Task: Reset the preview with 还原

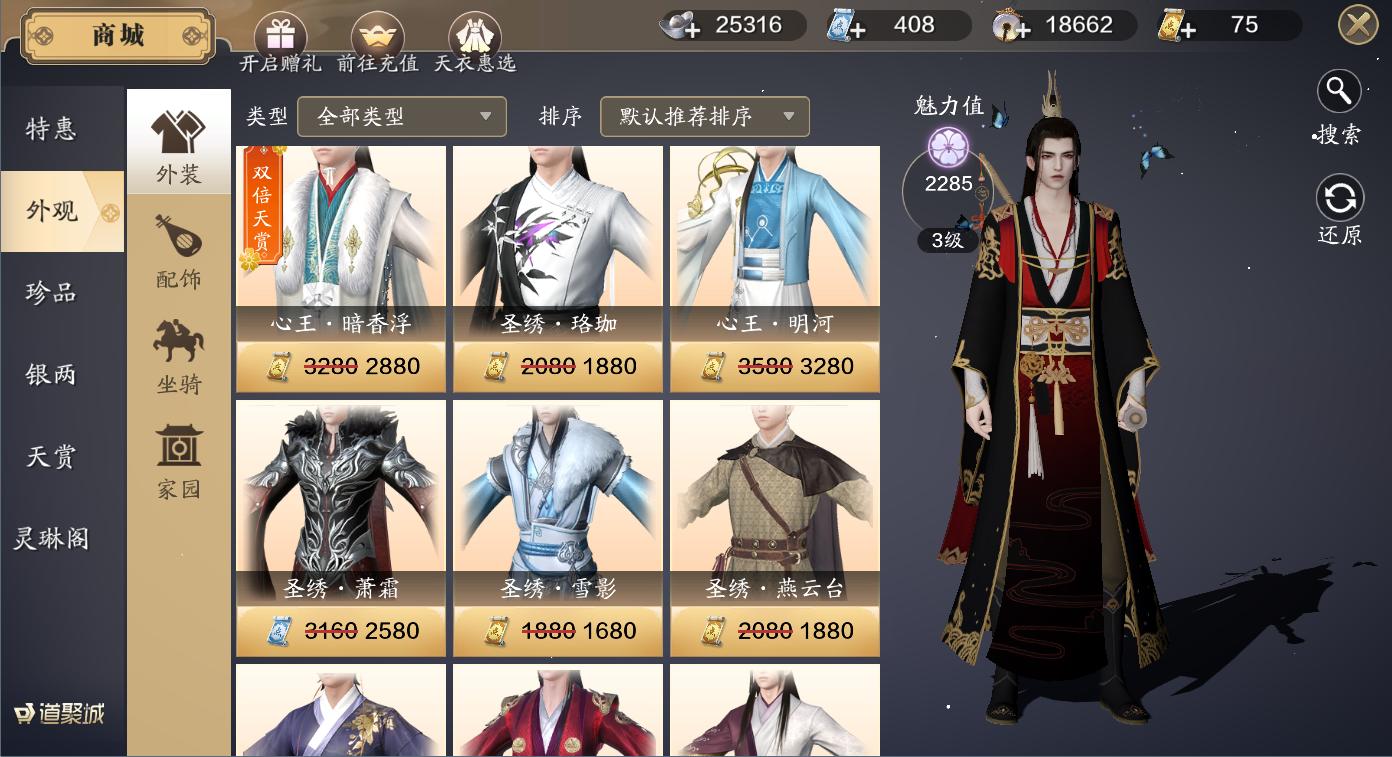Action: coord(1339,210)
